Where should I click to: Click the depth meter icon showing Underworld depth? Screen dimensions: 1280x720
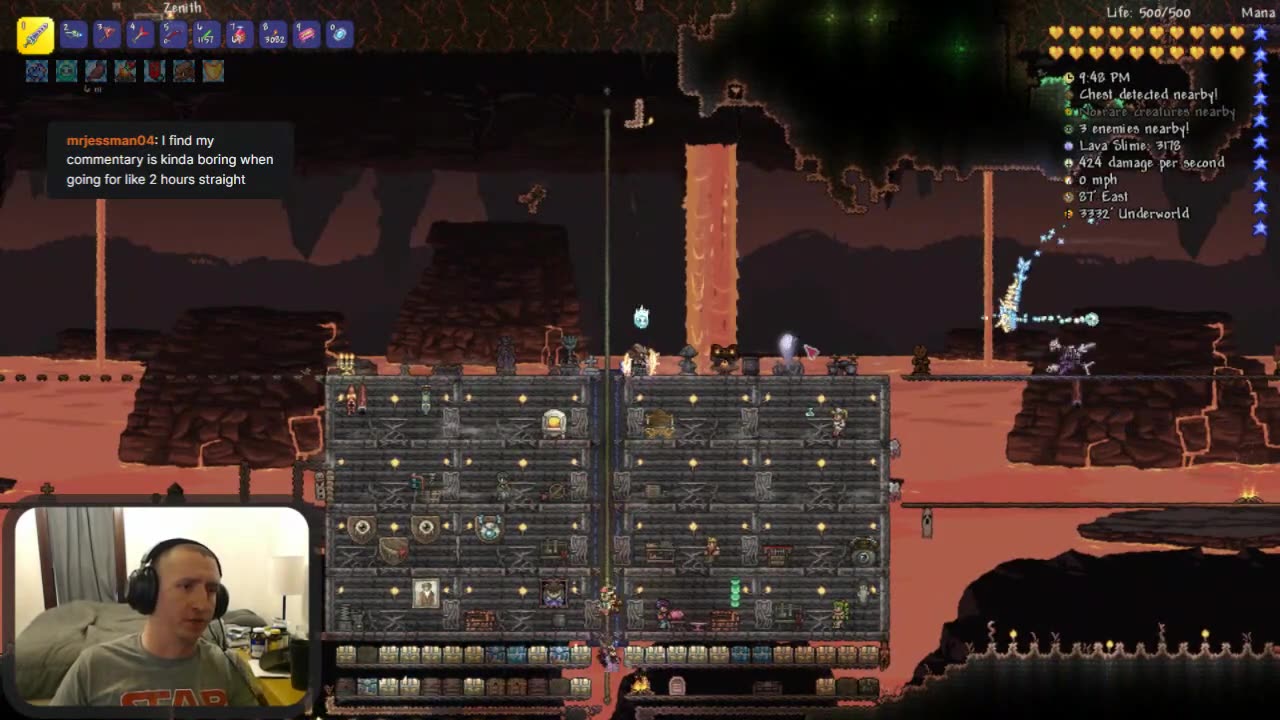click(1068, 213)
